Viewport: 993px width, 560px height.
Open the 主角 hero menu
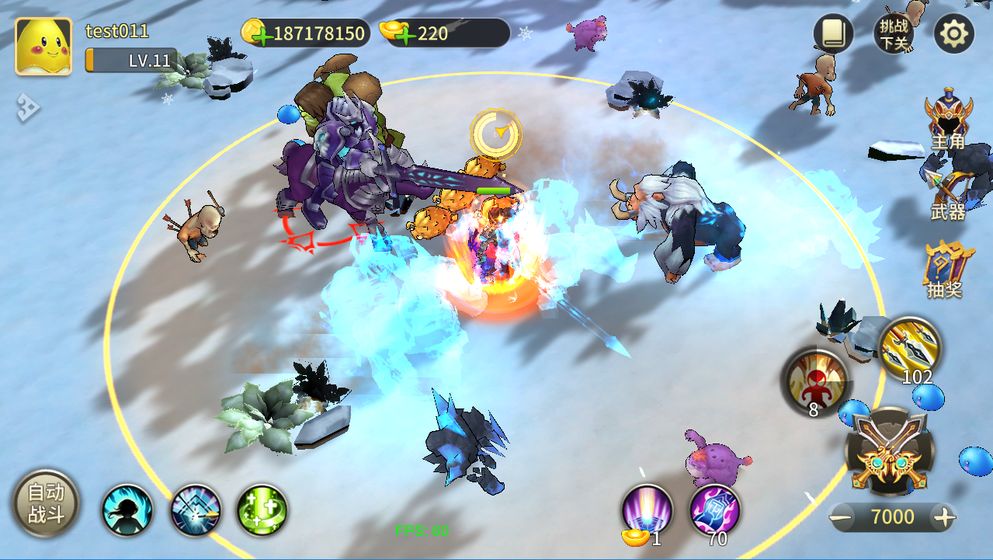click(948, 121)
